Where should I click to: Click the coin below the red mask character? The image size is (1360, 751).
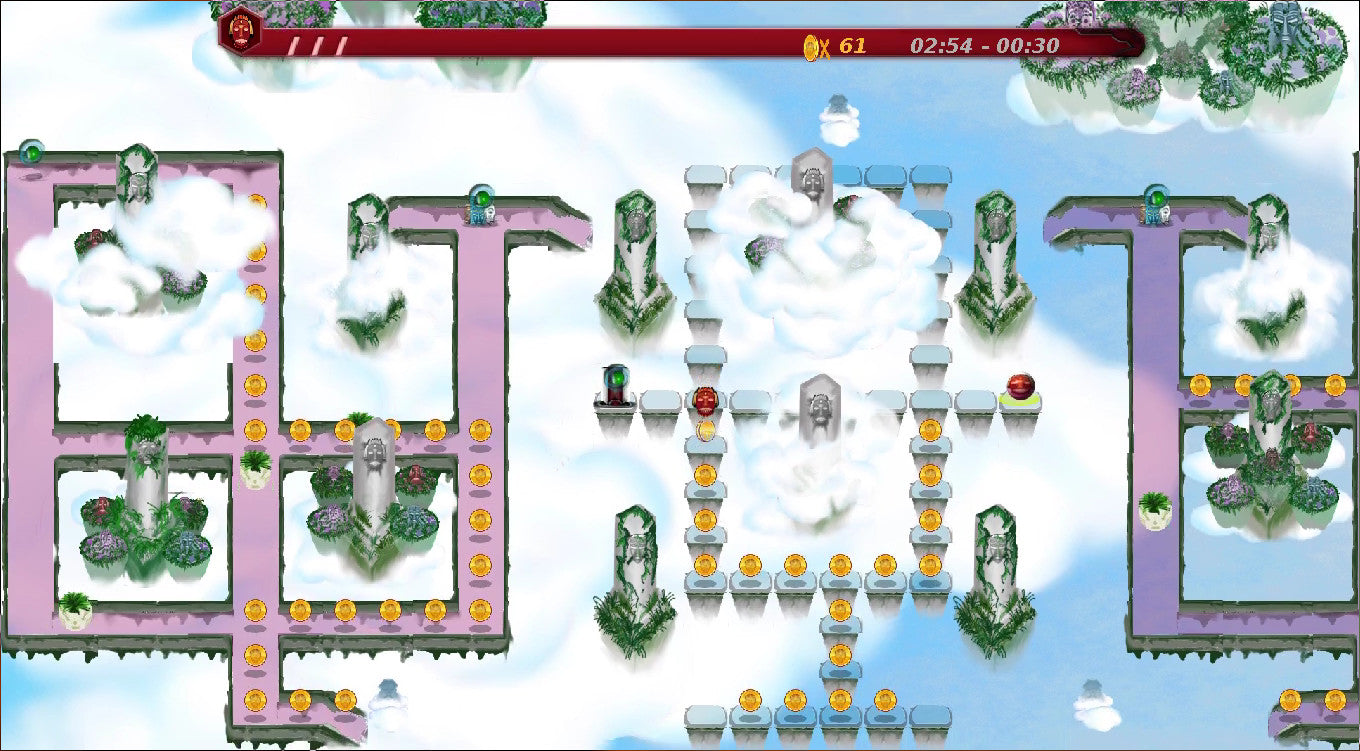pyautogui.click(x=704, y=430)
